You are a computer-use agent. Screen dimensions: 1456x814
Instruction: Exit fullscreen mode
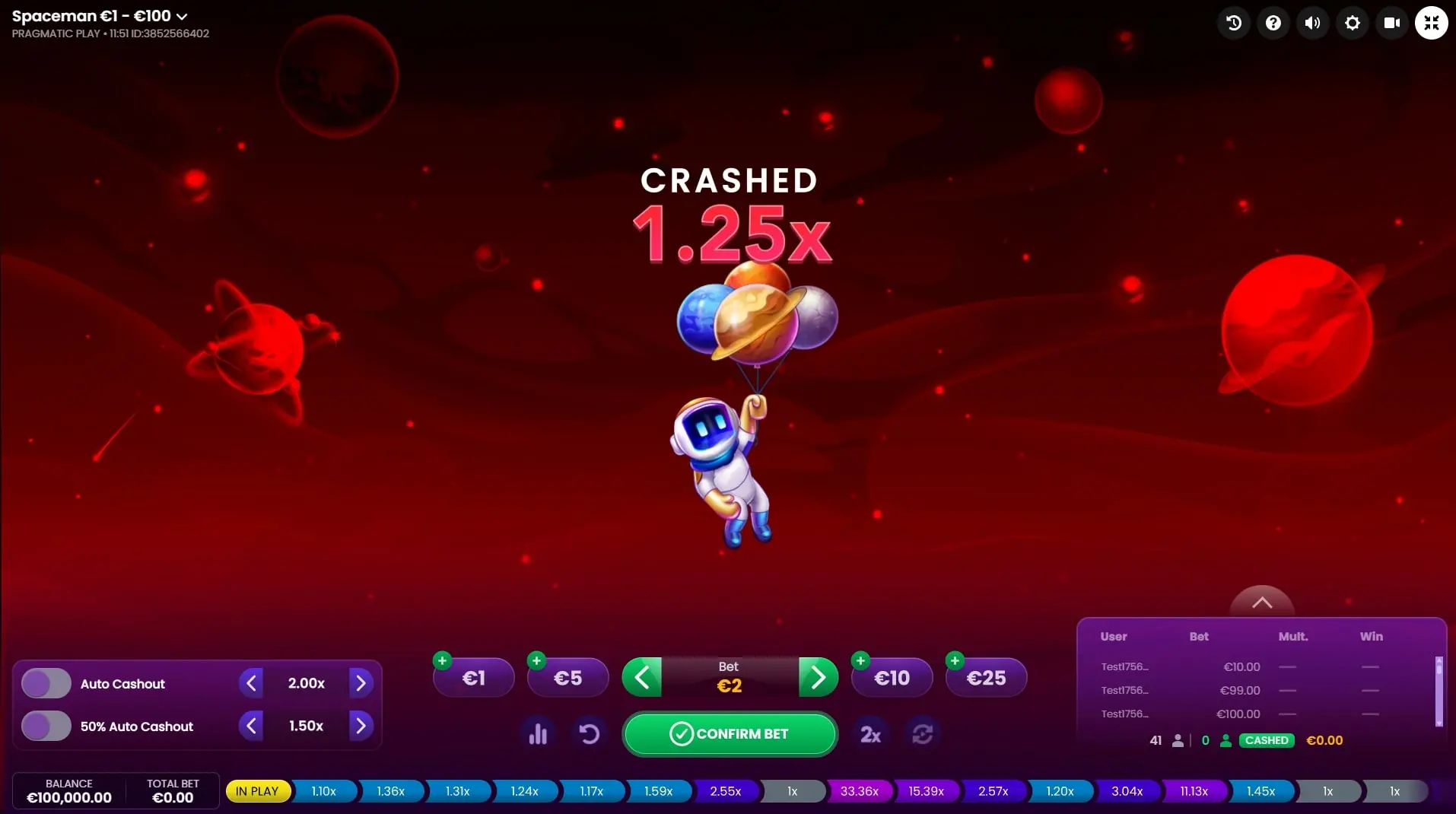tap(1432, 22)
